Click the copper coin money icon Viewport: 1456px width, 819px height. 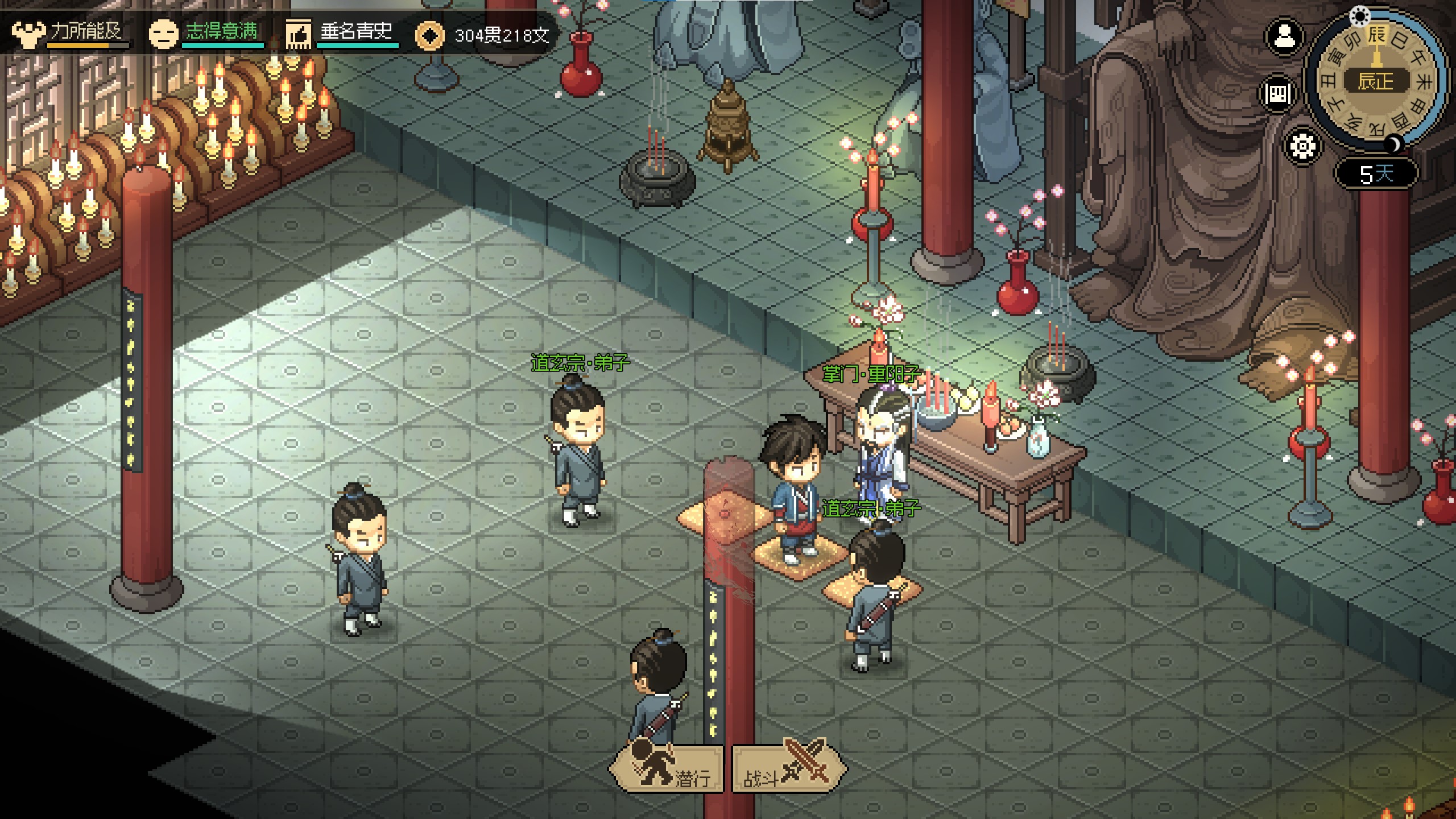pos(429,35)
